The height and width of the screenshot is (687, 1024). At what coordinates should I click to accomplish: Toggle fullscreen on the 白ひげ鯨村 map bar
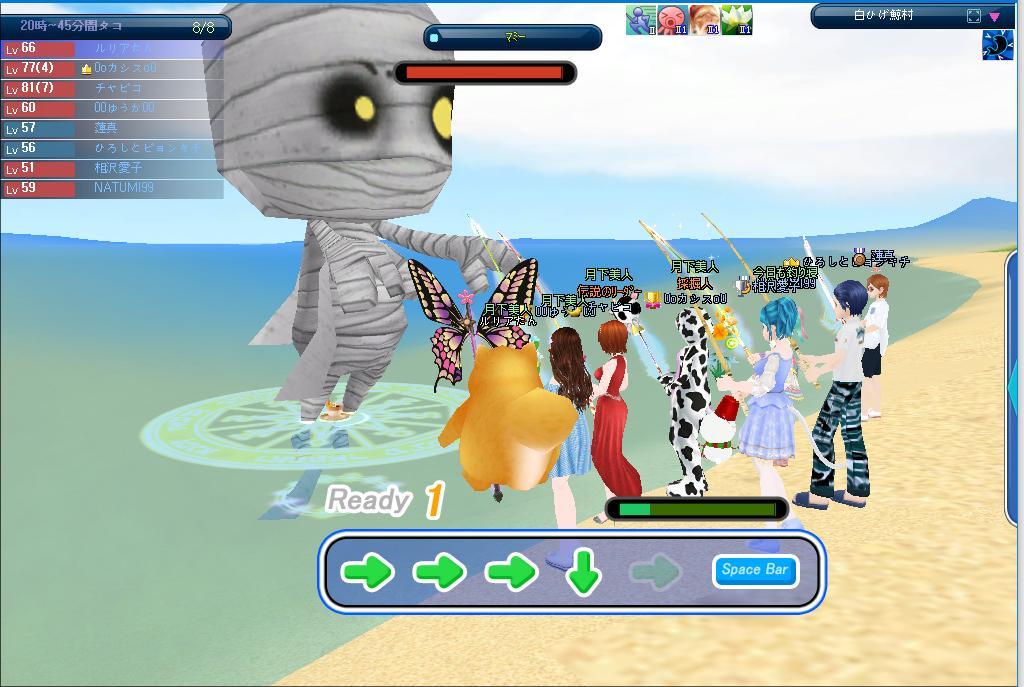974,16
